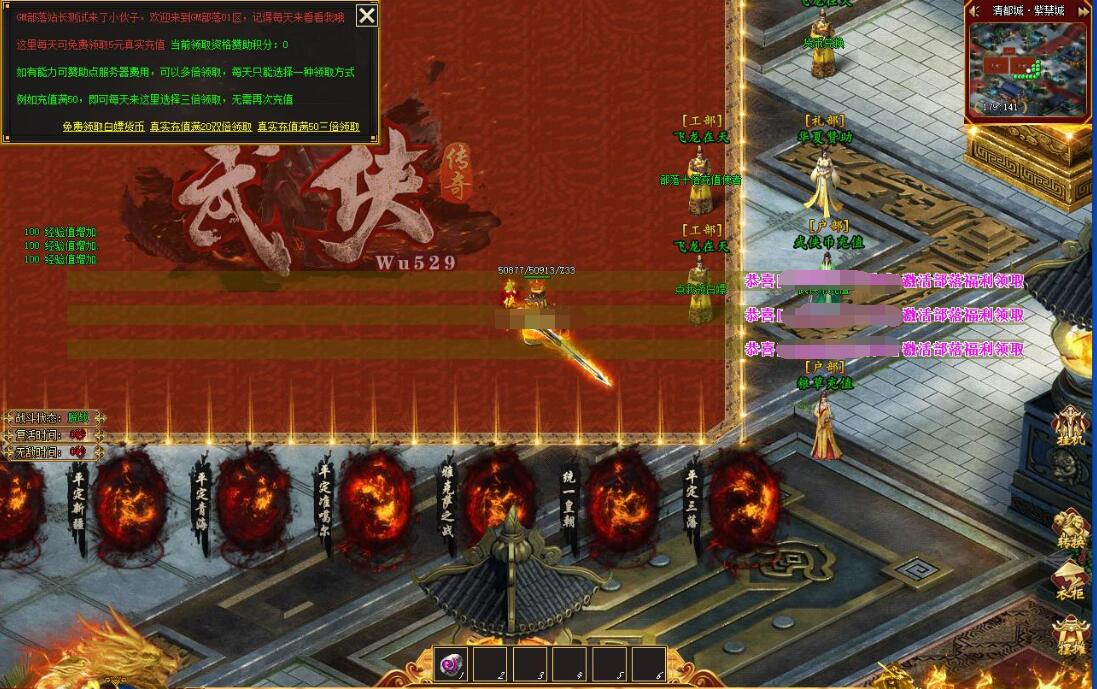Click the left arrow on the minimap header
Viewport: 1097px width, 689px height.
[974, 10]
